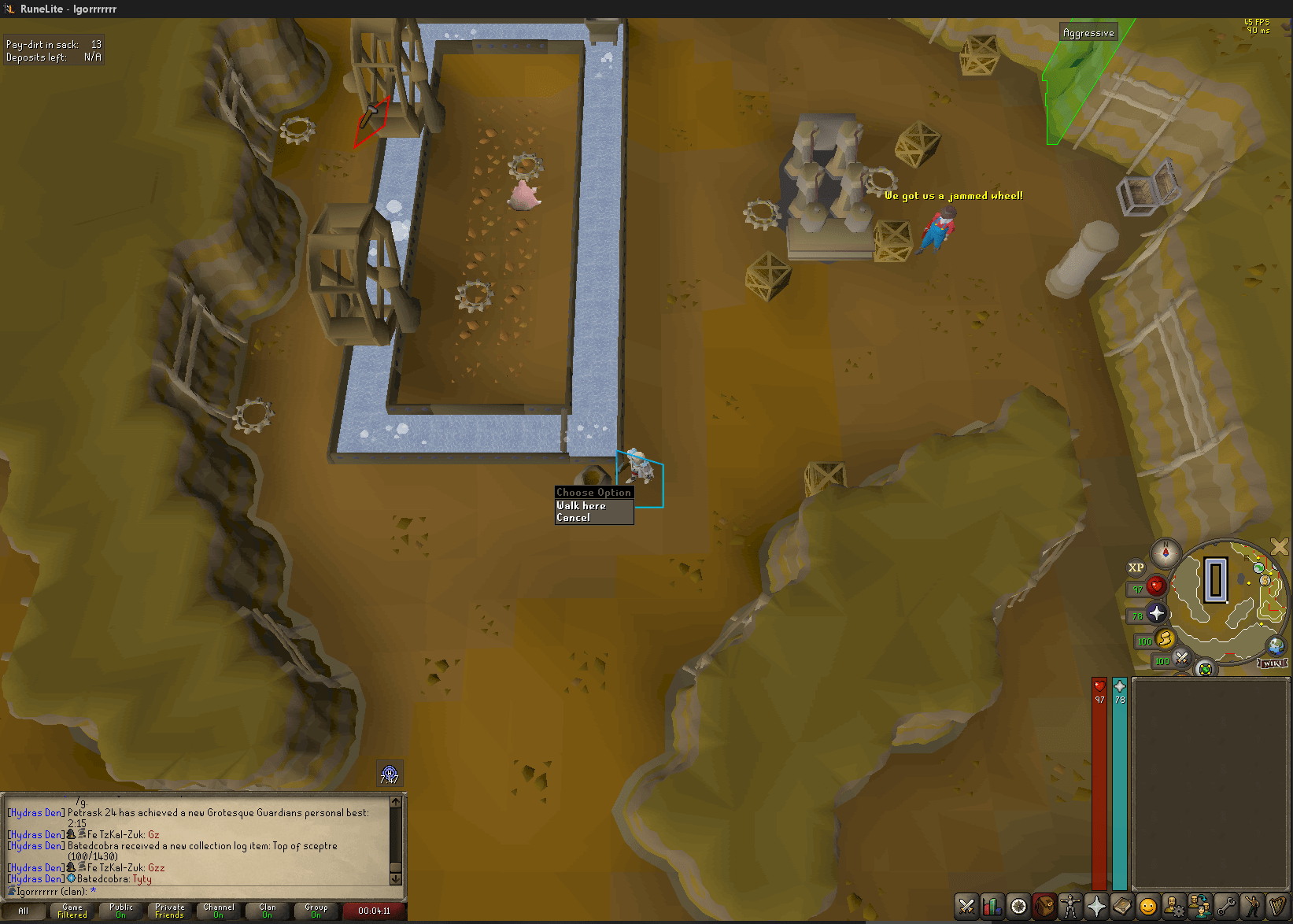Open the wrench Settings tab

coord(1225,907)
